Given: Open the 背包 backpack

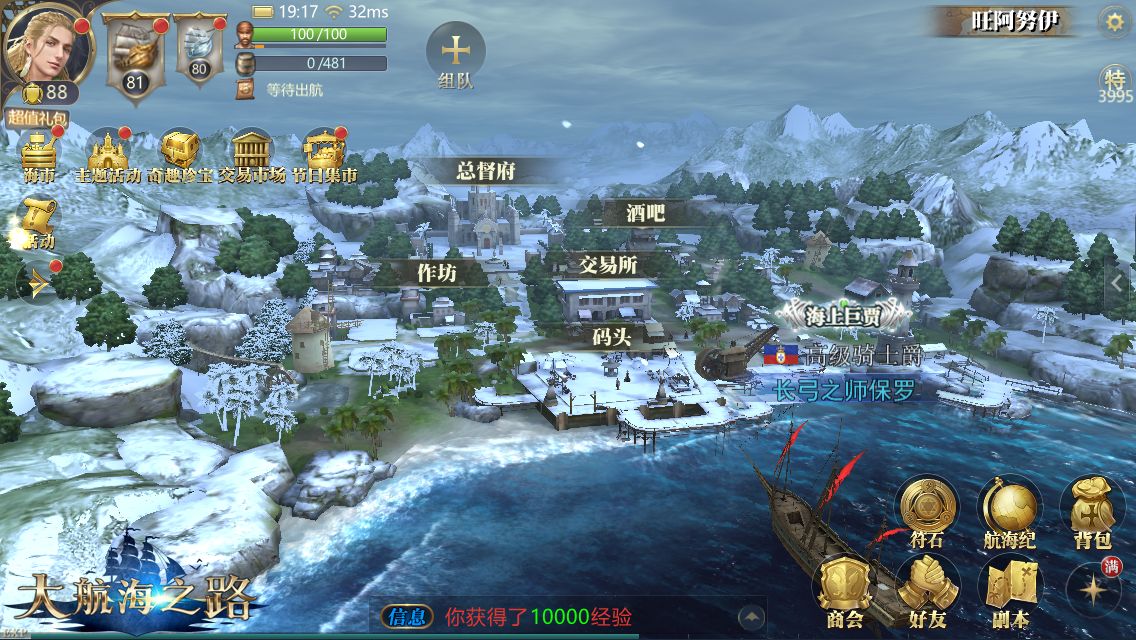Looking at the screenshot, I should [x=1091, y=510].
